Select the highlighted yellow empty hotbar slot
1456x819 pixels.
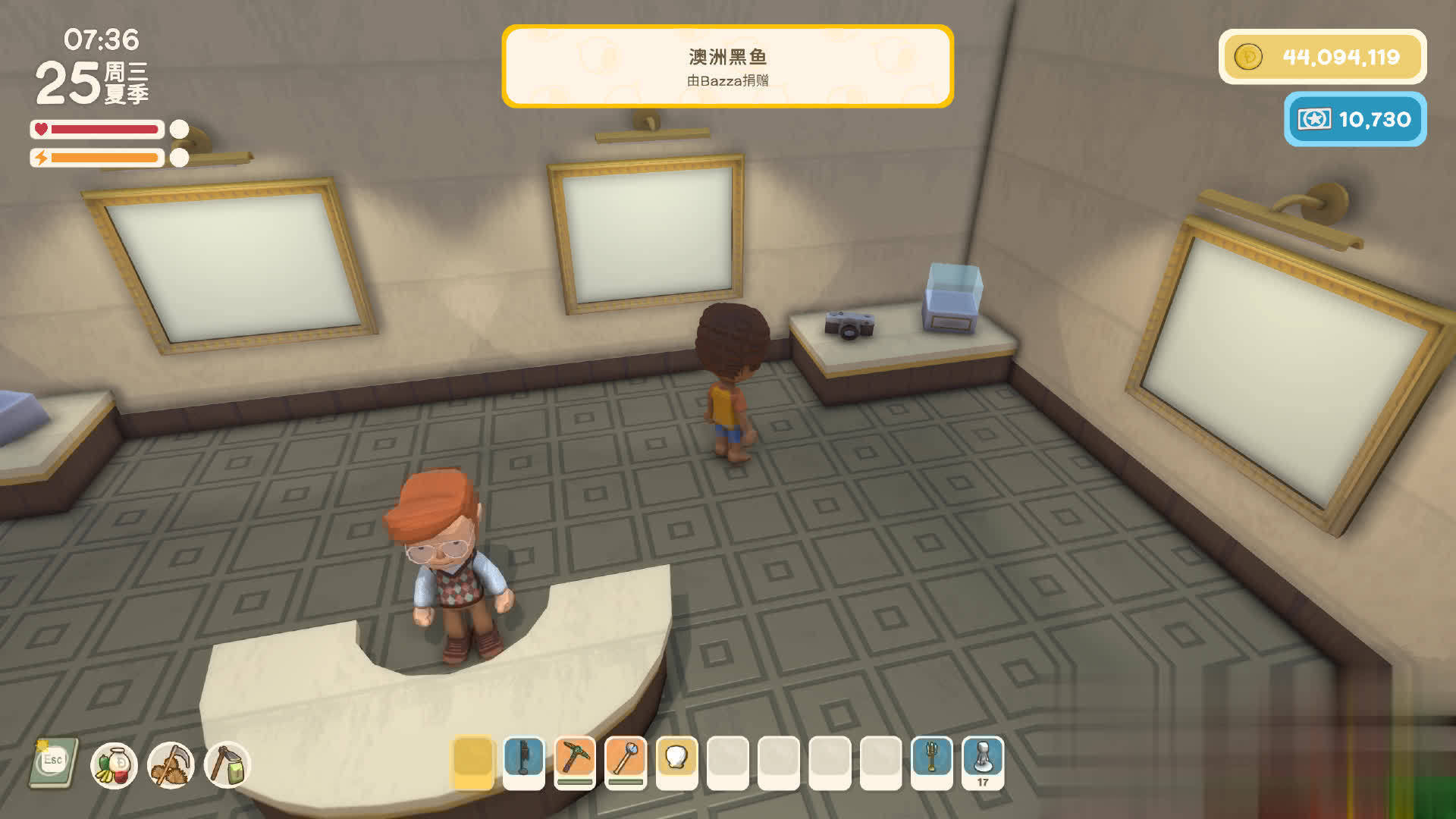click(x=472, y=761)
